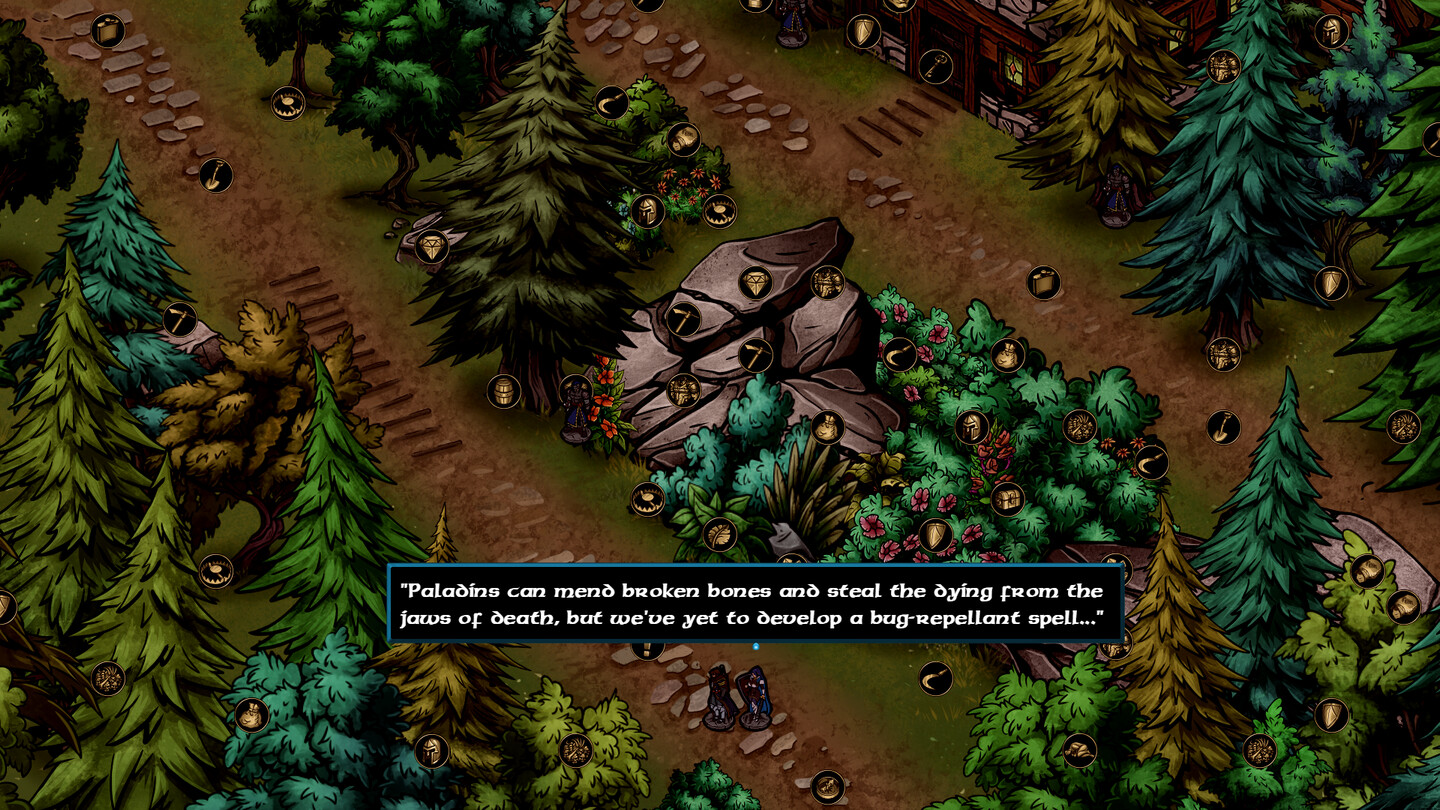Image resolution: width=1440 pixels, height=810 pixels.
Task: Click the shovel icon on the stone path
Action: (215, 176)
